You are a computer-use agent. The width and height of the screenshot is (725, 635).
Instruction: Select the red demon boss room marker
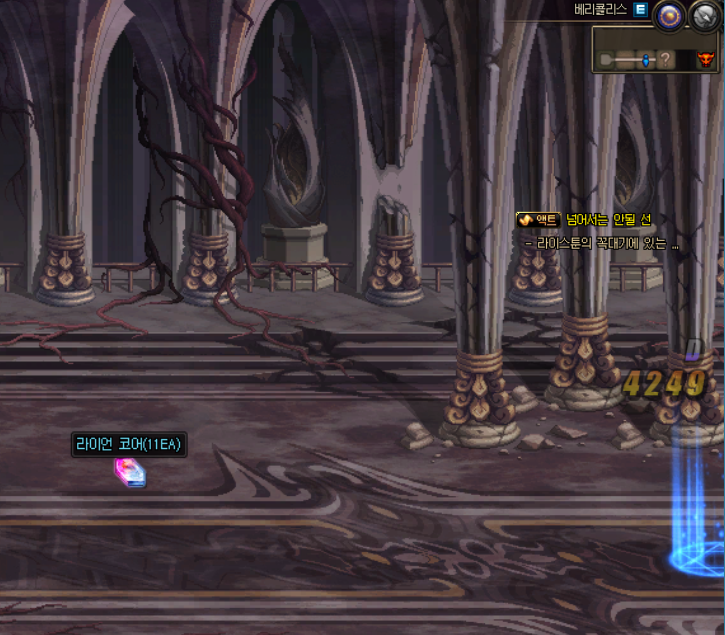[x=707, y=61]
